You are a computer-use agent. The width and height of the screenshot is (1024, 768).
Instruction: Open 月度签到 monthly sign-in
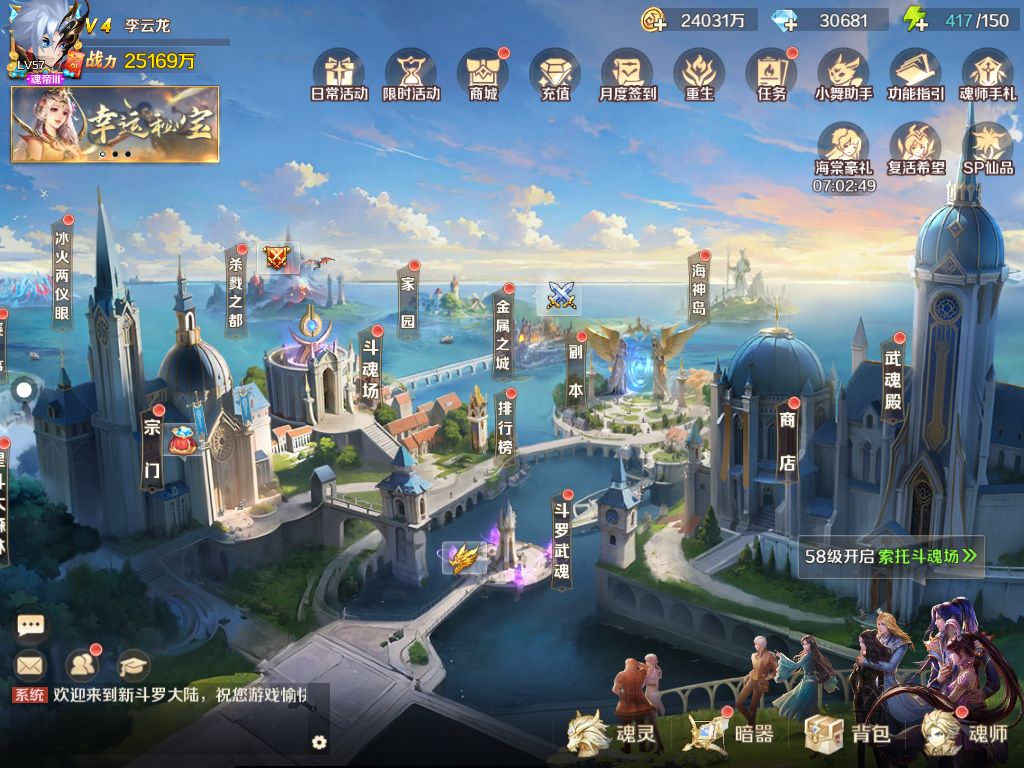[x=627, y=73]
